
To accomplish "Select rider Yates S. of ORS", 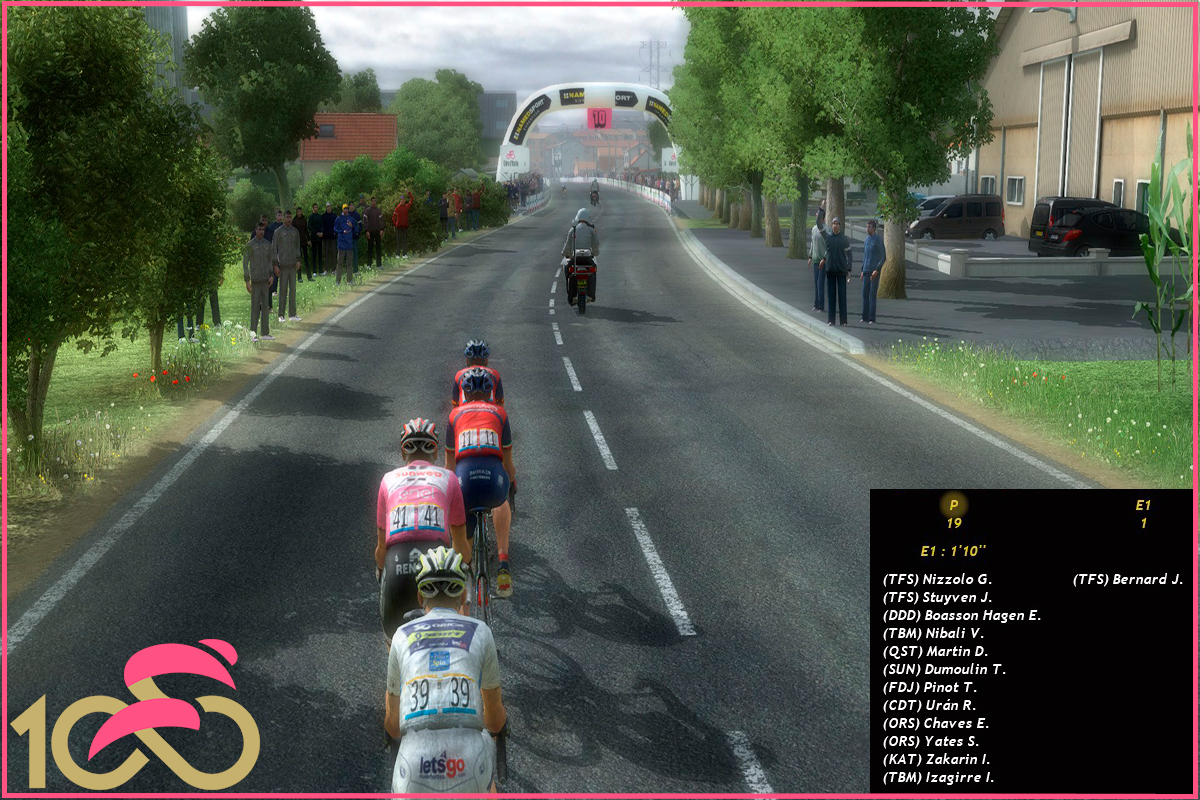I will pos(930,741).
